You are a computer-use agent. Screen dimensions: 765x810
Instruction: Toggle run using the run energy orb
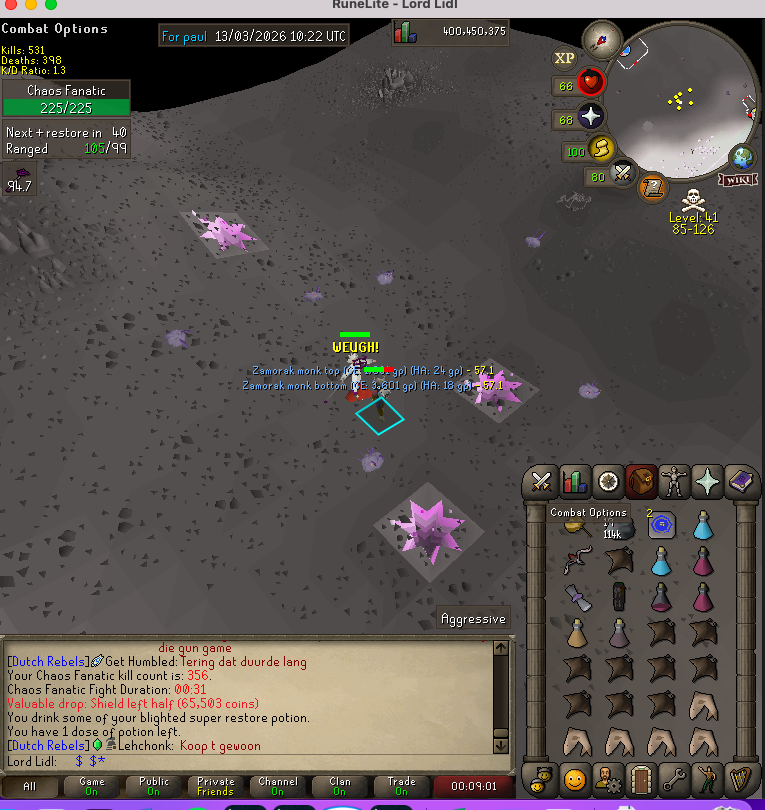point(602,150)
